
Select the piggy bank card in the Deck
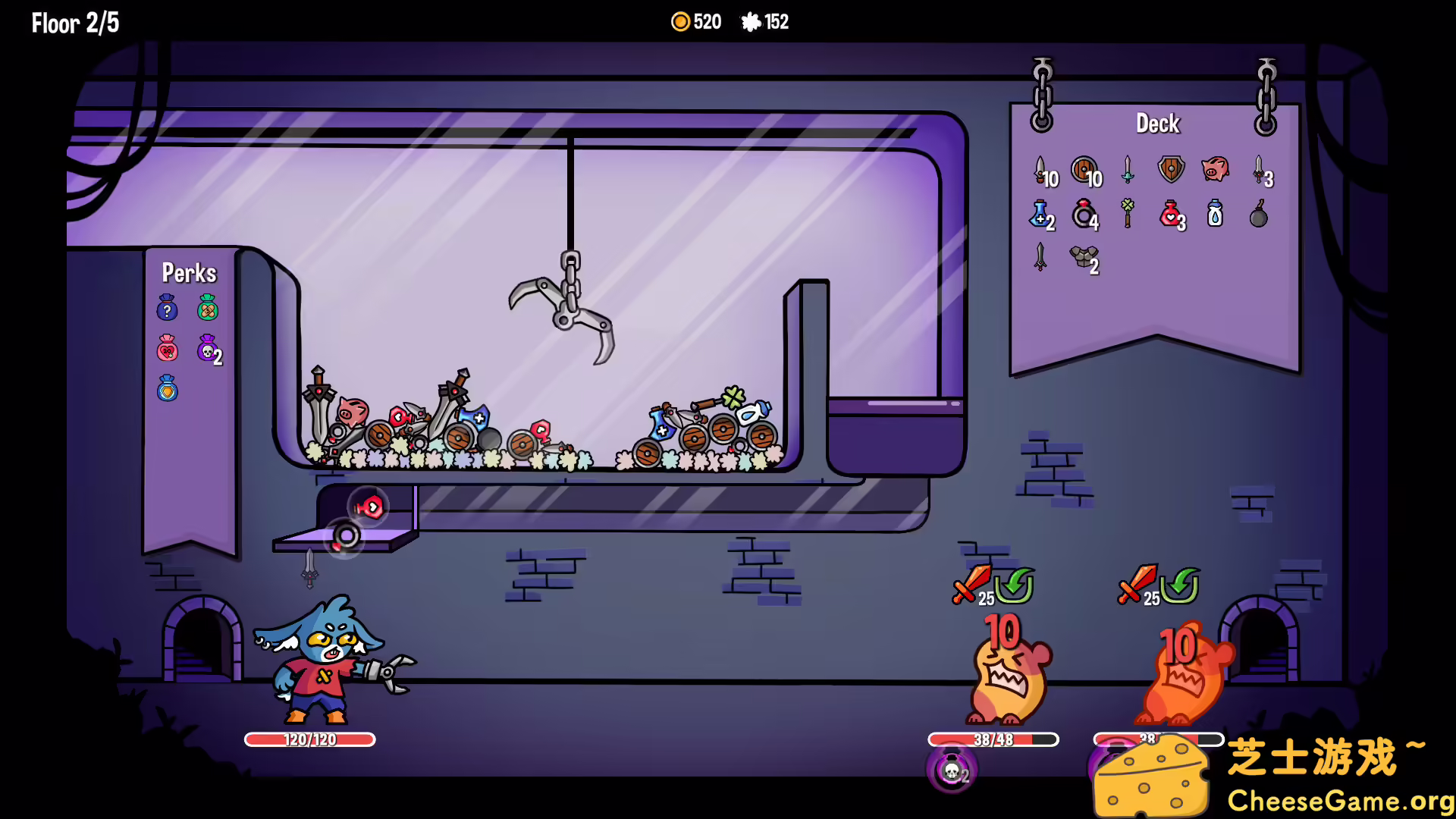click(x=1215, y=171)
